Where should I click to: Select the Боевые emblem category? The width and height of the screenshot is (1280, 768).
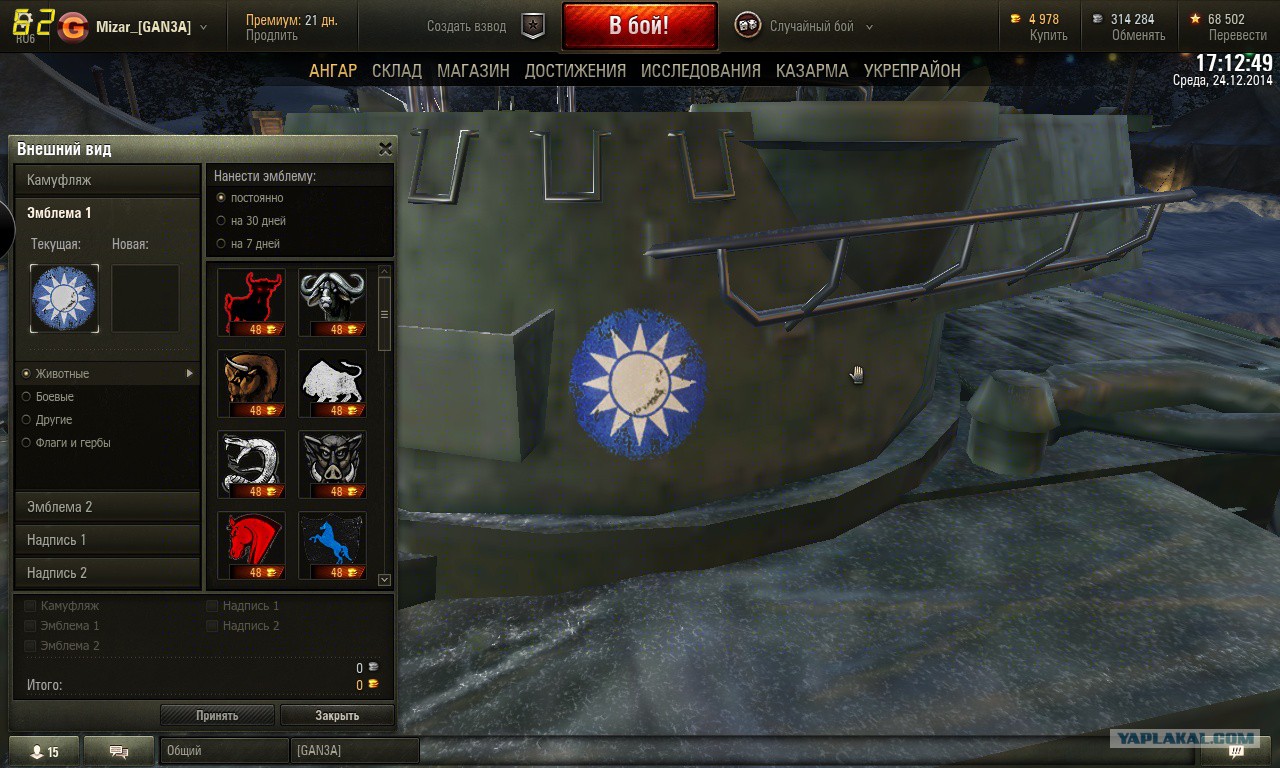28,397
